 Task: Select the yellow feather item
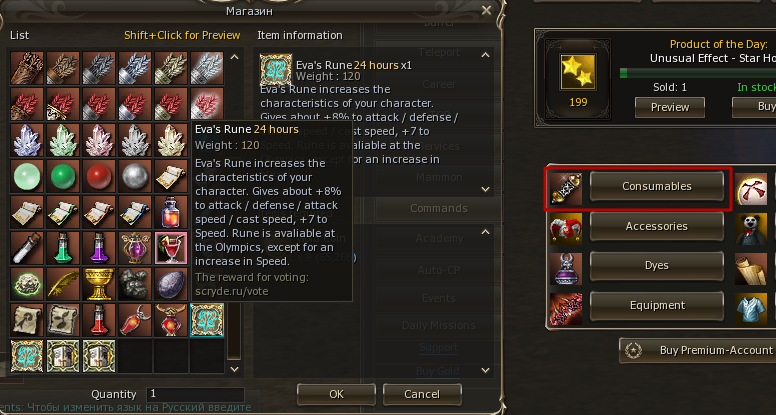[63, 283]
